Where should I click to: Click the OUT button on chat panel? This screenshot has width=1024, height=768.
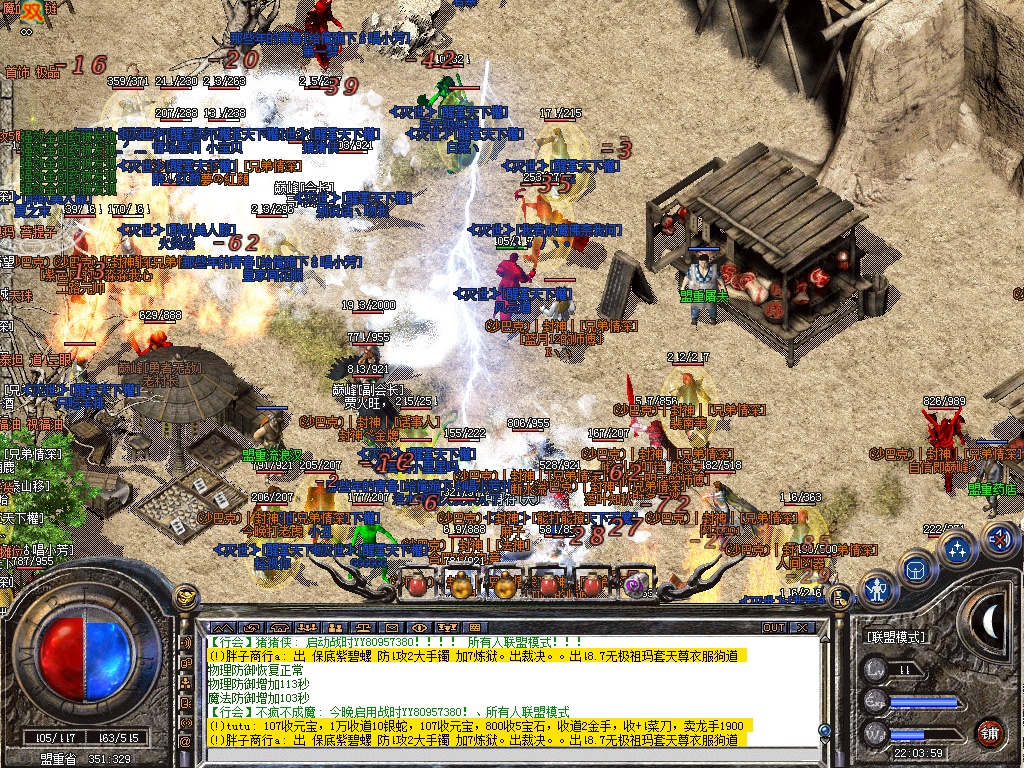(x=774, y=627)
